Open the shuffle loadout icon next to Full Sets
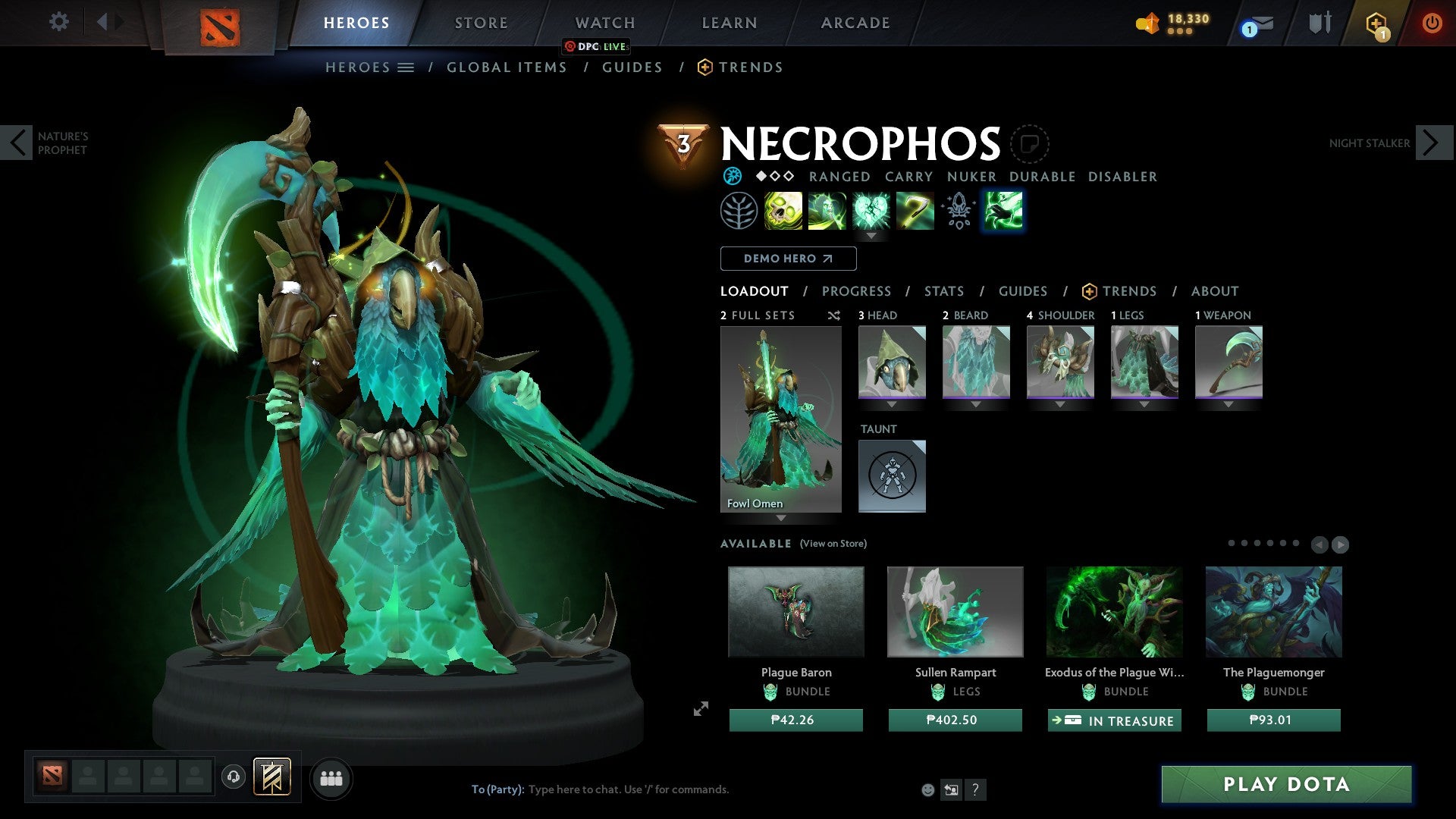1456x819 pixels. tap(834, 315)
